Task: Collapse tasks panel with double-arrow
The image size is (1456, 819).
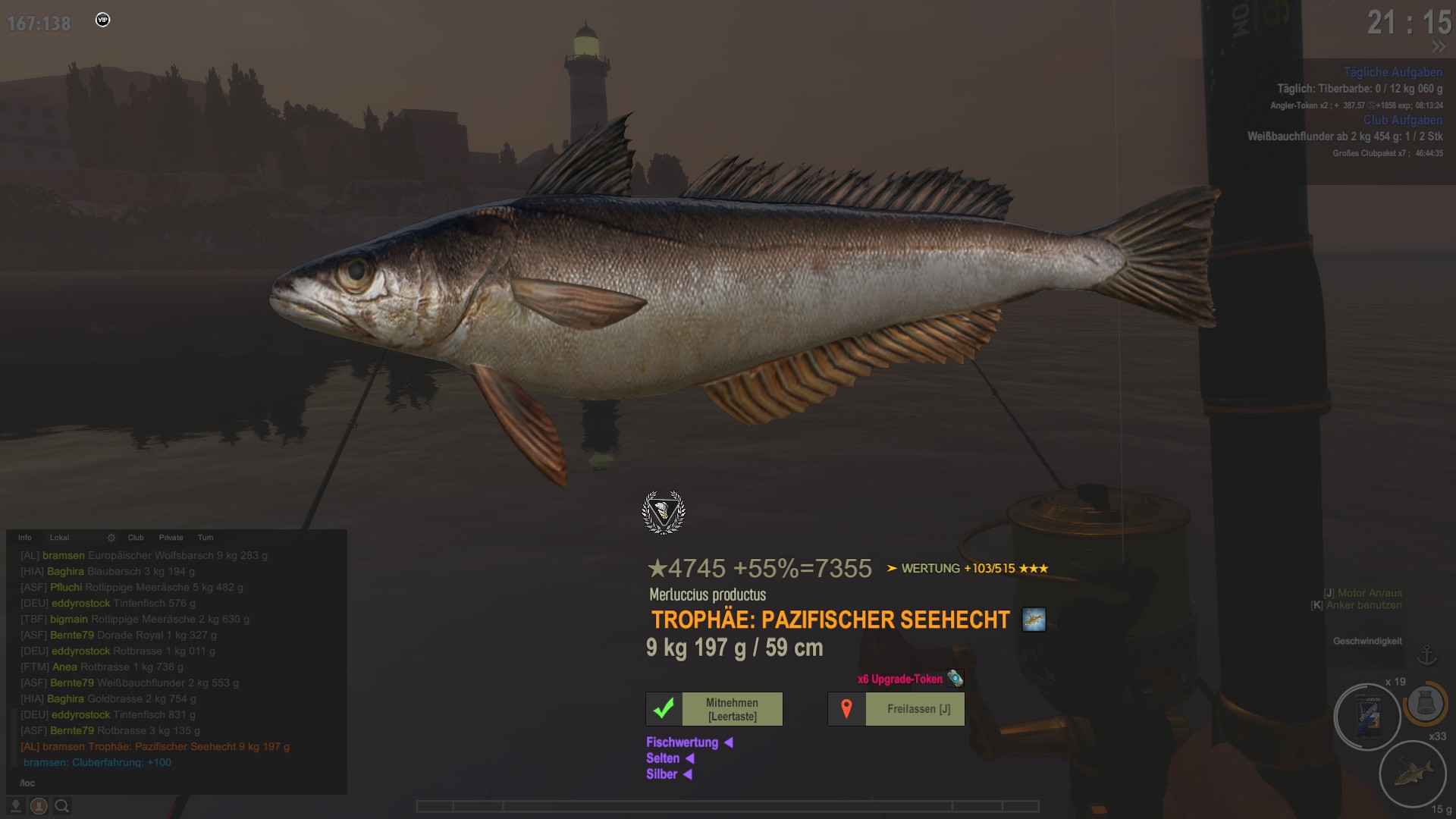Action: (x=1438, y=47)
